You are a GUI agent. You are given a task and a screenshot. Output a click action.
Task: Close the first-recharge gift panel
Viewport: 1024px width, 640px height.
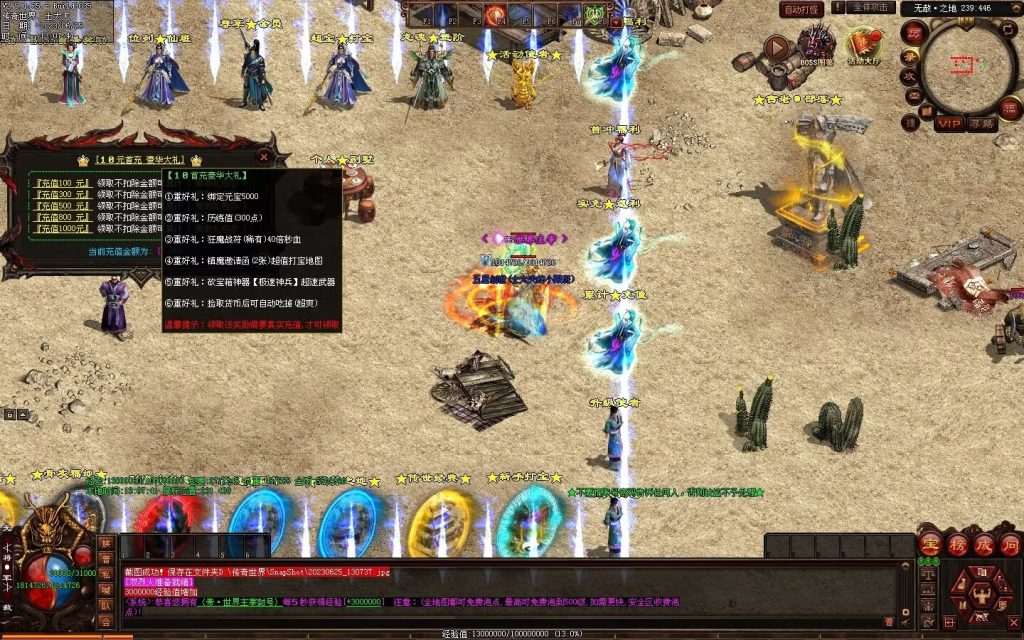(264, 157)
